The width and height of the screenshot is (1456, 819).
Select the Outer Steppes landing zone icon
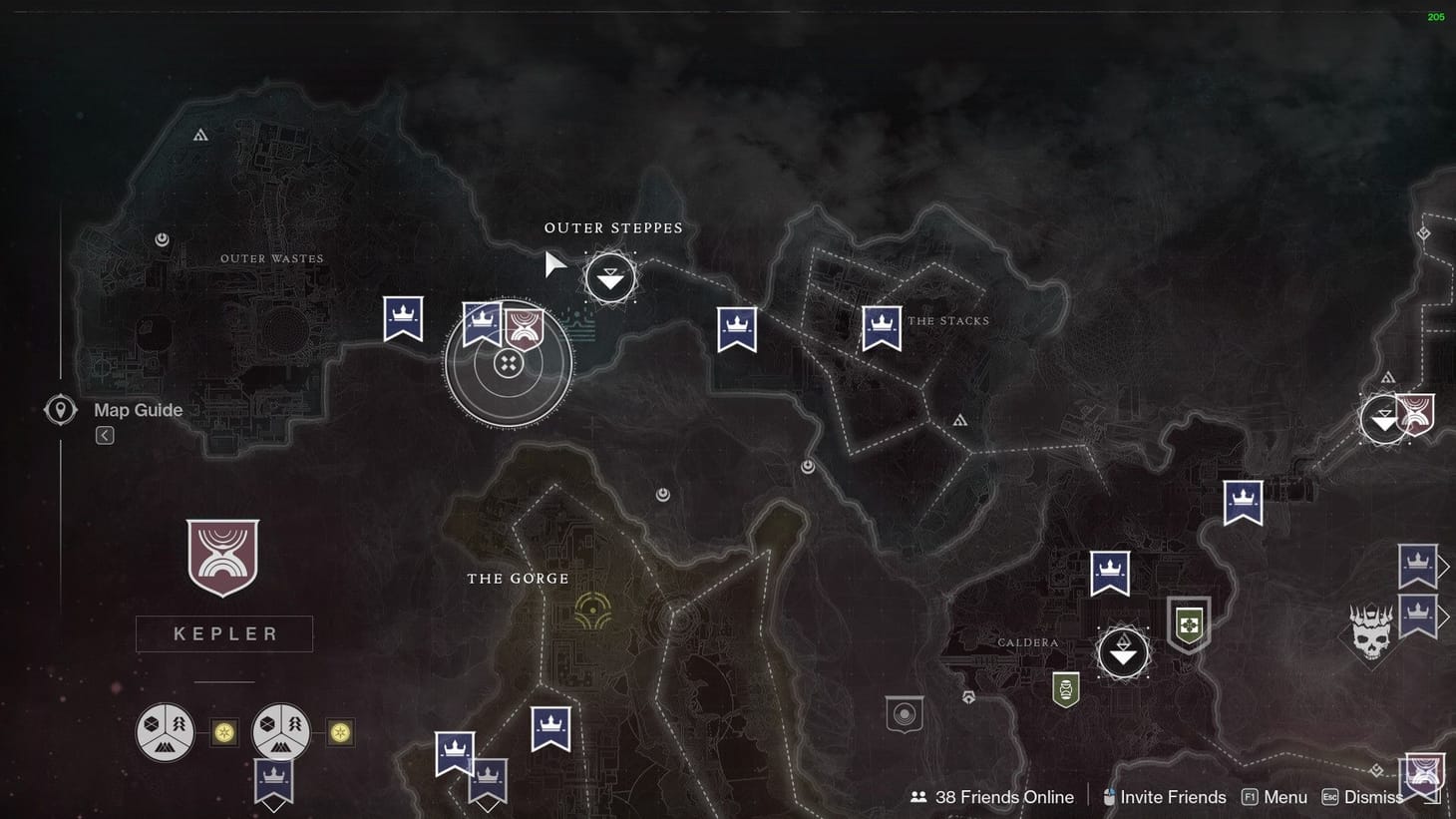tap(610, 276)
